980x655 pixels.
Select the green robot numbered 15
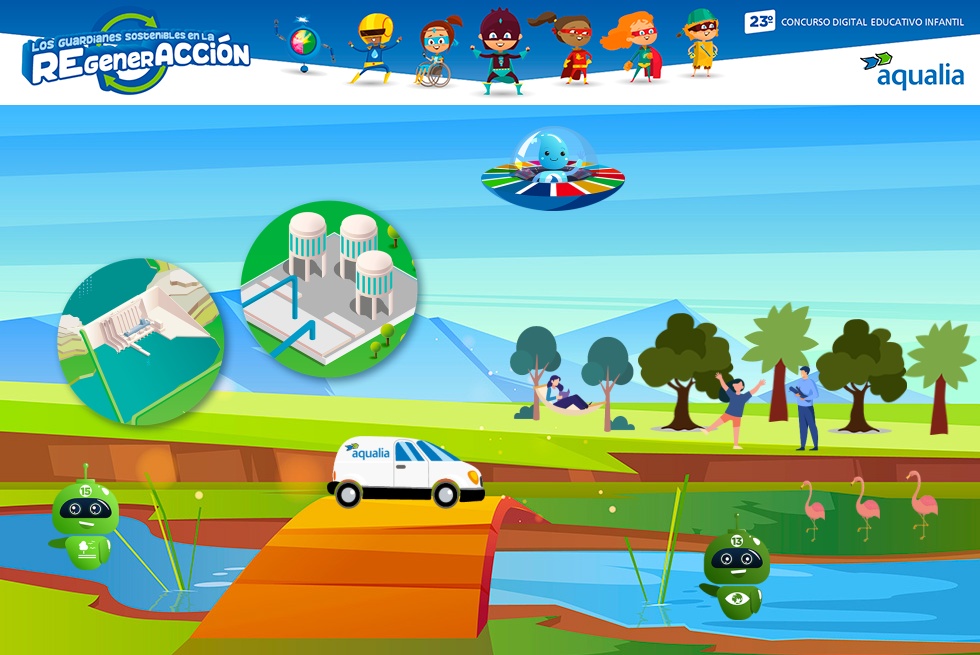click(85, 517)
